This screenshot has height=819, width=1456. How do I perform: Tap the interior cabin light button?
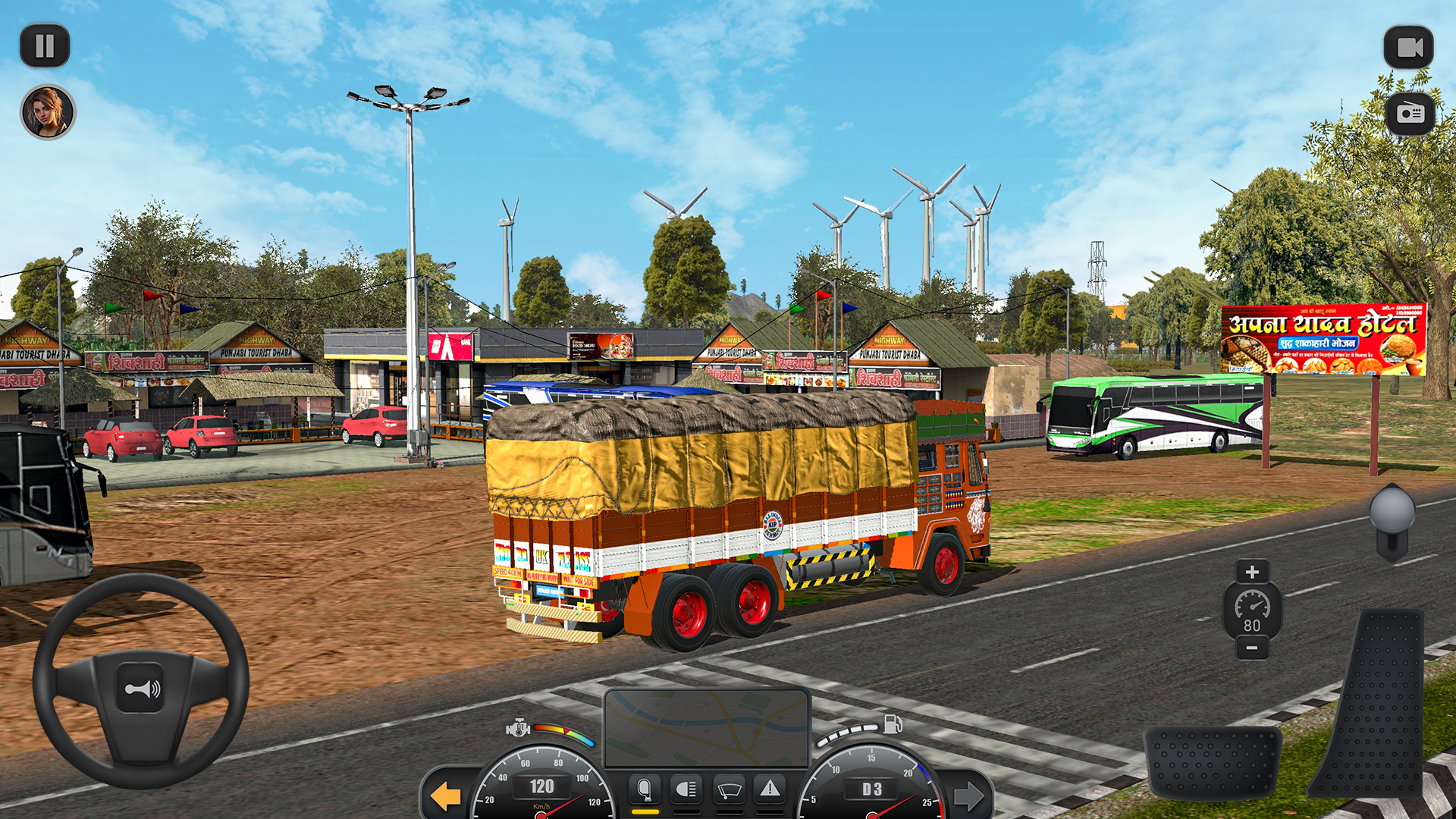click(x=644, y=790)
